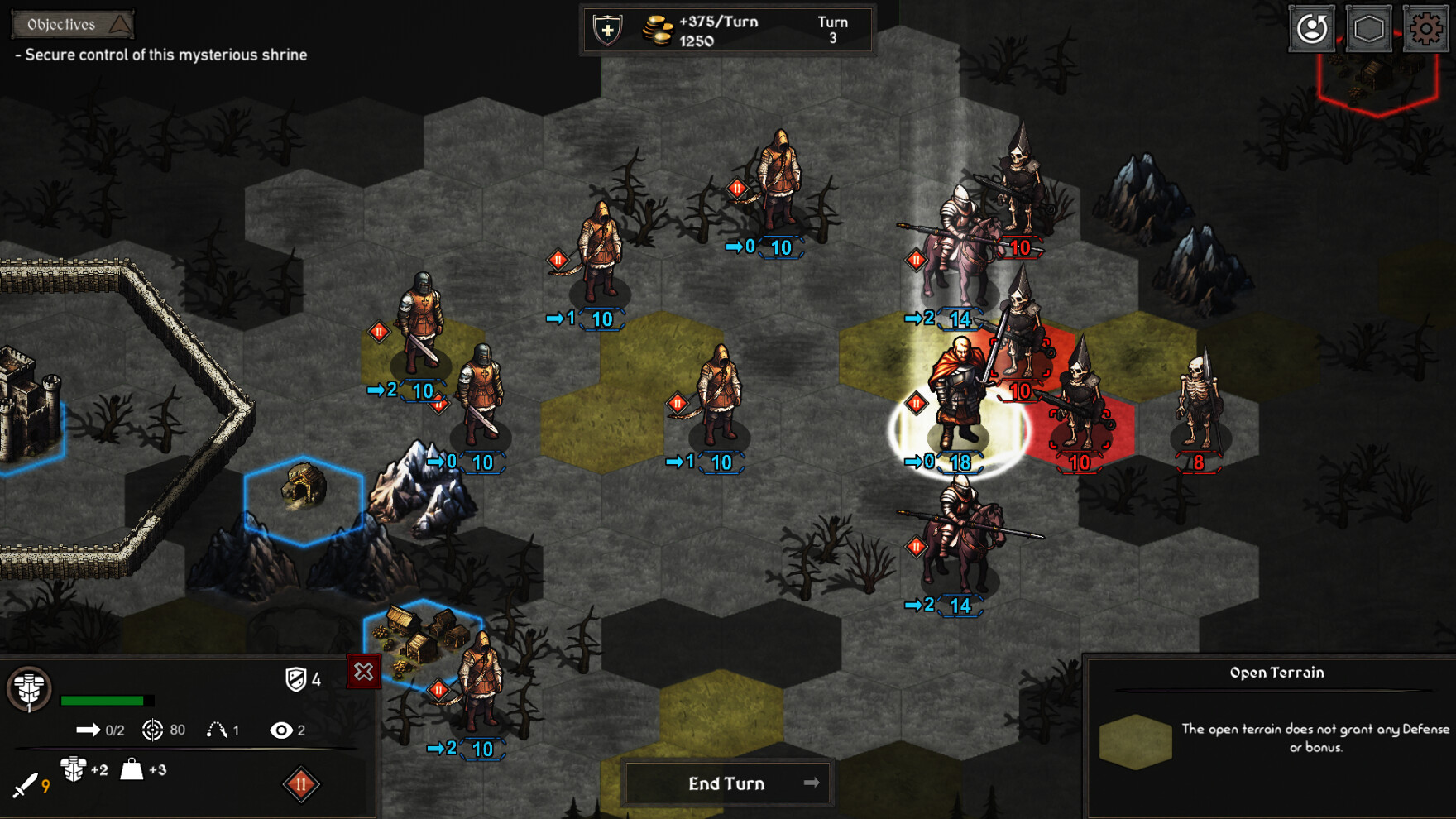Click the Turn 3 counter display
Image resolution: width=1456 pixels, height=819 pixels.
pyautogui.click(x=834, y=29)
